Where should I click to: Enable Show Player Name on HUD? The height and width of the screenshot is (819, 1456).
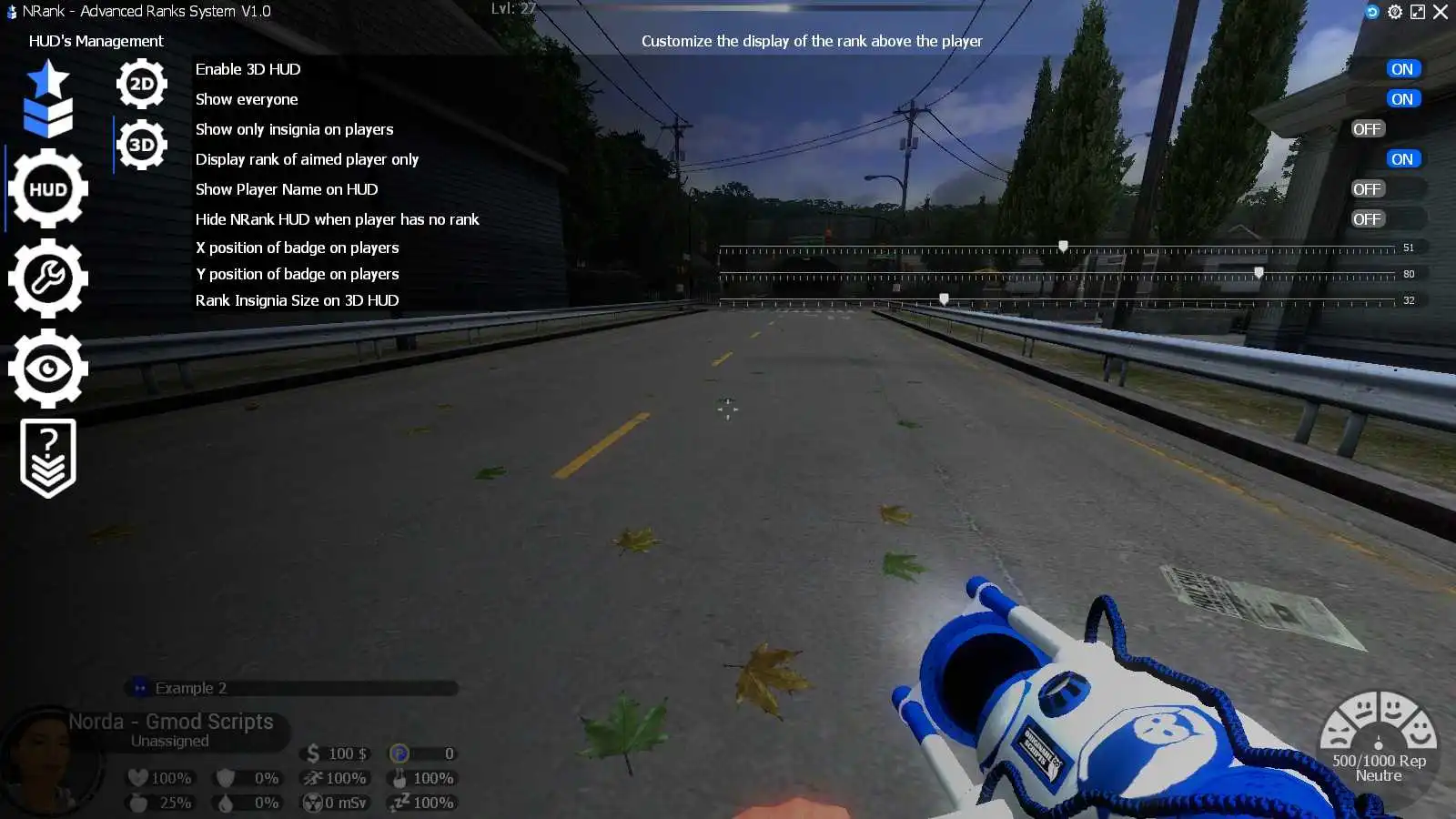pyautogui.click(x=1367, y=188)
